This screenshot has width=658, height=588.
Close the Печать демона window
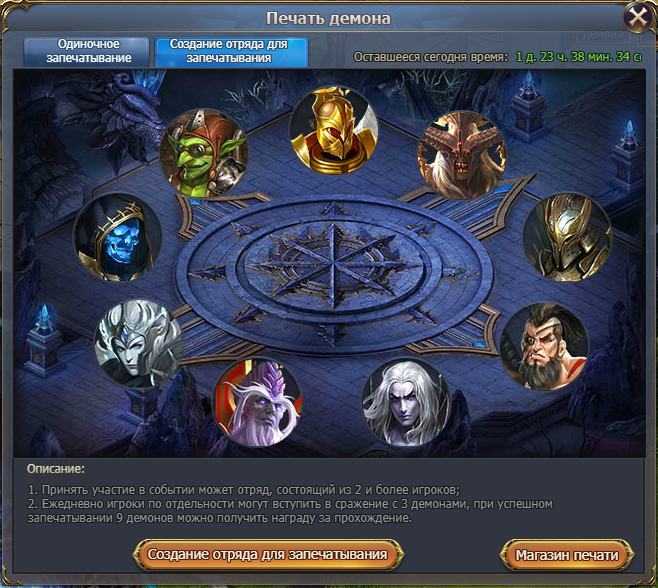click(x=637, y=17)
